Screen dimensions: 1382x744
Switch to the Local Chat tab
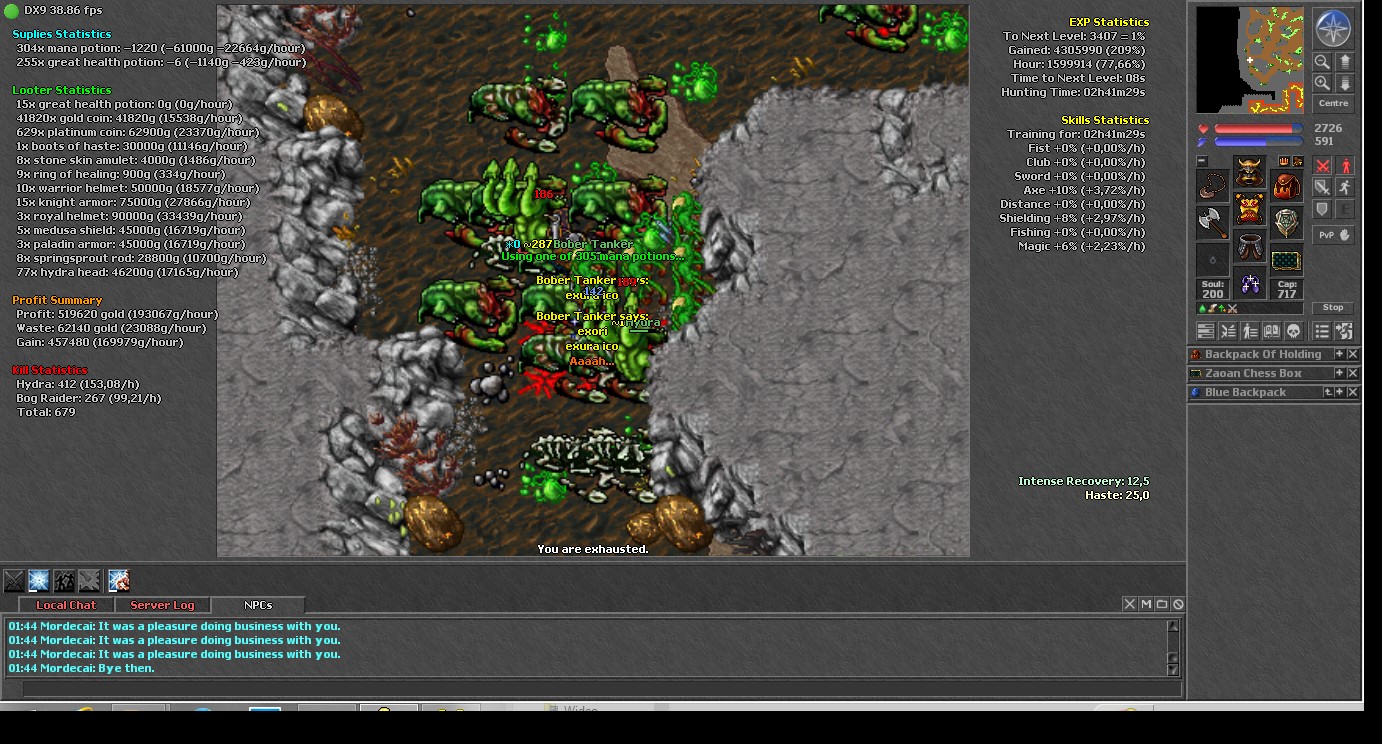click(x=66, y=605)
